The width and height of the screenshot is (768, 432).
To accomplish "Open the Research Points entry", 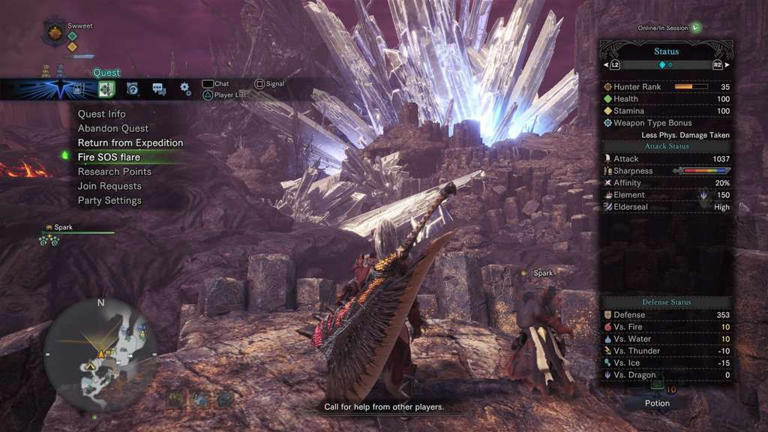I will 115,172.
